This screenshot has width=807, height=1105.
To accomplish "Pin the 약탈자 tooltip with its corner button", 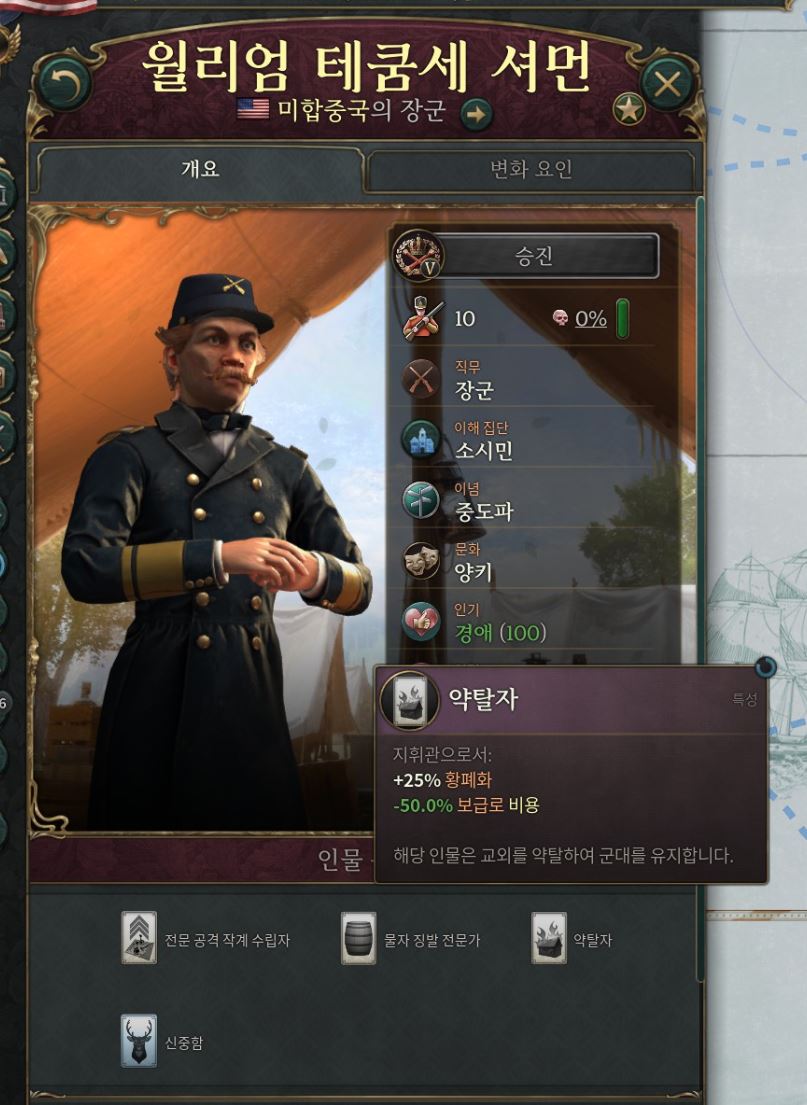I will tap(764, 668).
